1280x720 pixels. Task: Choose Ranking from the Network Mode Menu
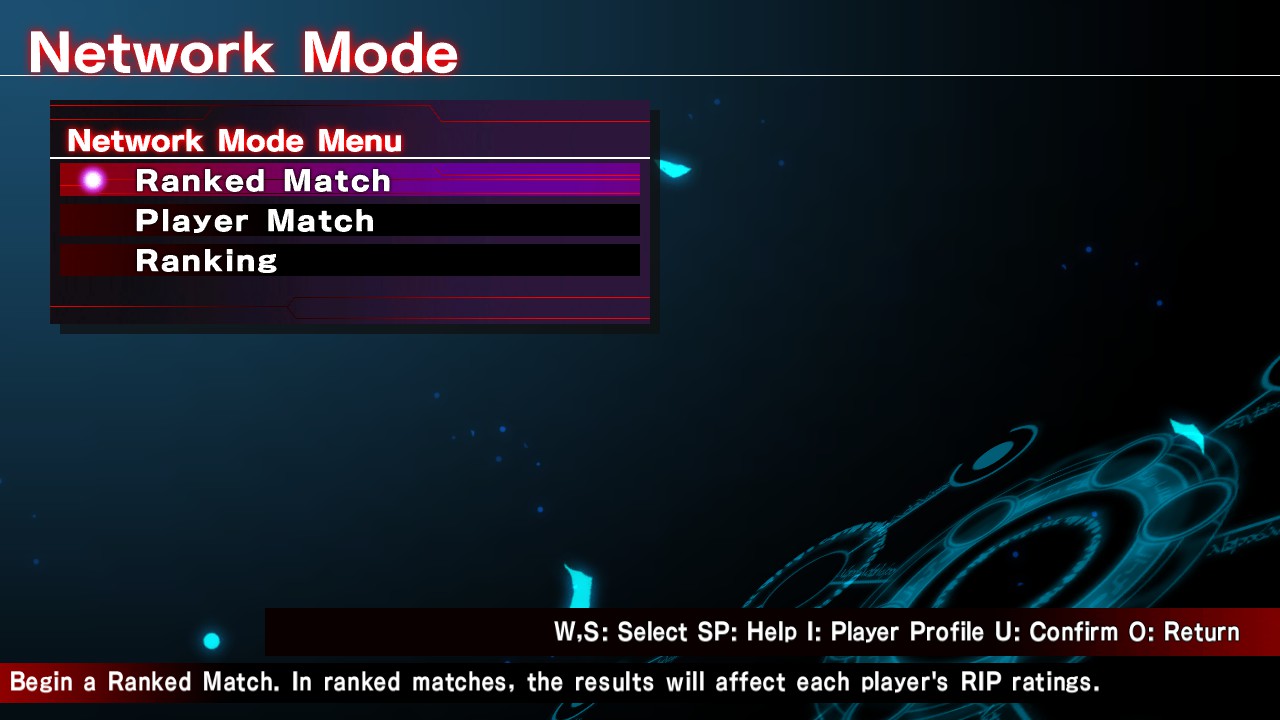point(206,260)
